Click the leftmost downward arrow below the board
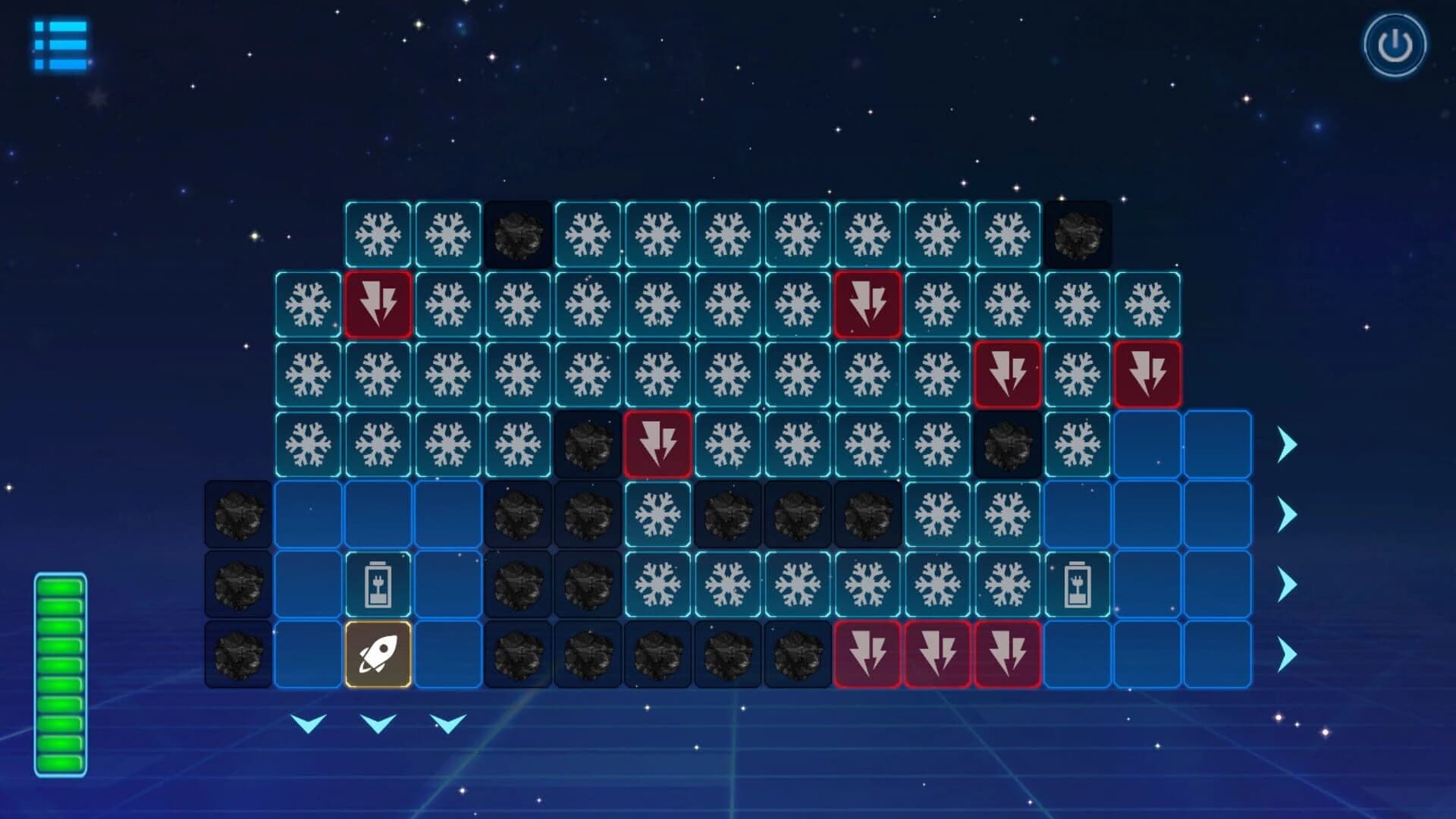 tap(309, 724)
